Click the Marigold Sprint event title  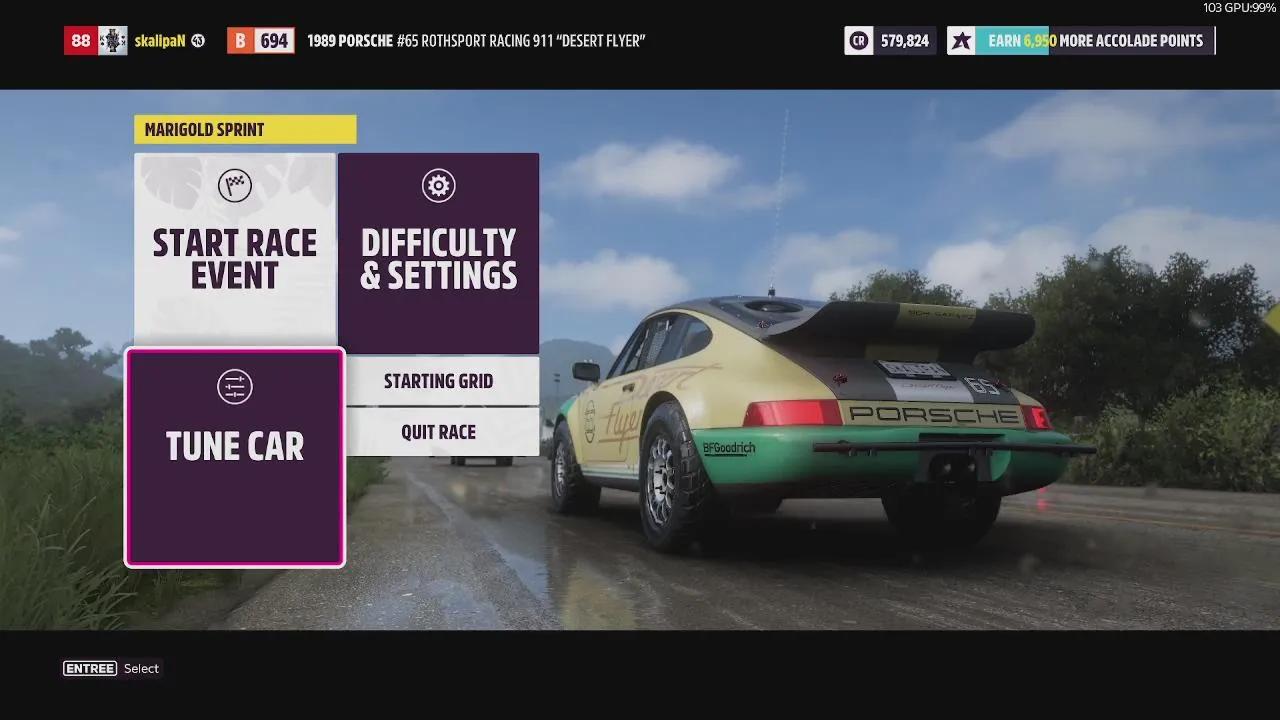point(204,129)
